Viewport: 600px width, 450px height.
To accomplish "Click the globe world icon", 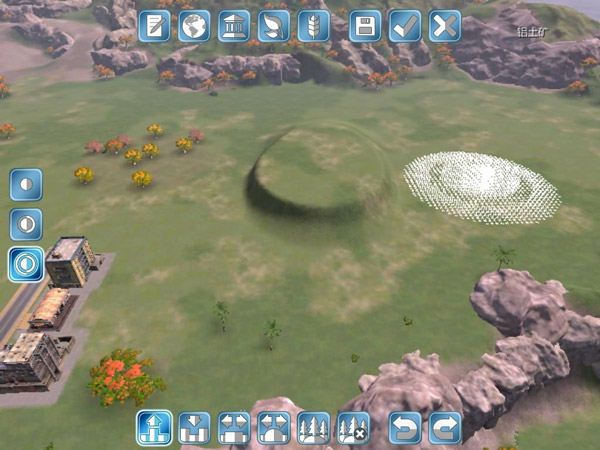I will [x=194, y=26].
